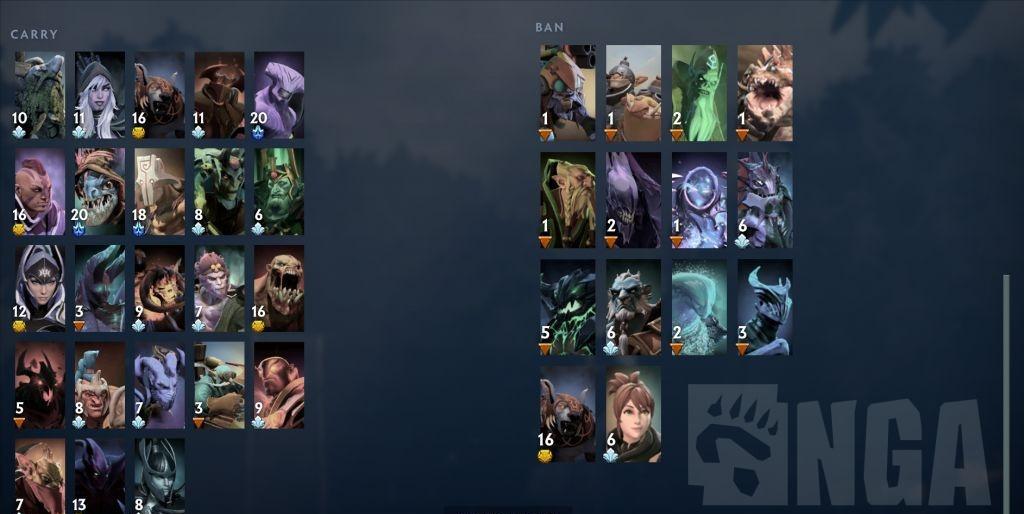
Task: Pick Monkey King from the Carry grid
Action: pyautogui.click(x=219, y=288)
